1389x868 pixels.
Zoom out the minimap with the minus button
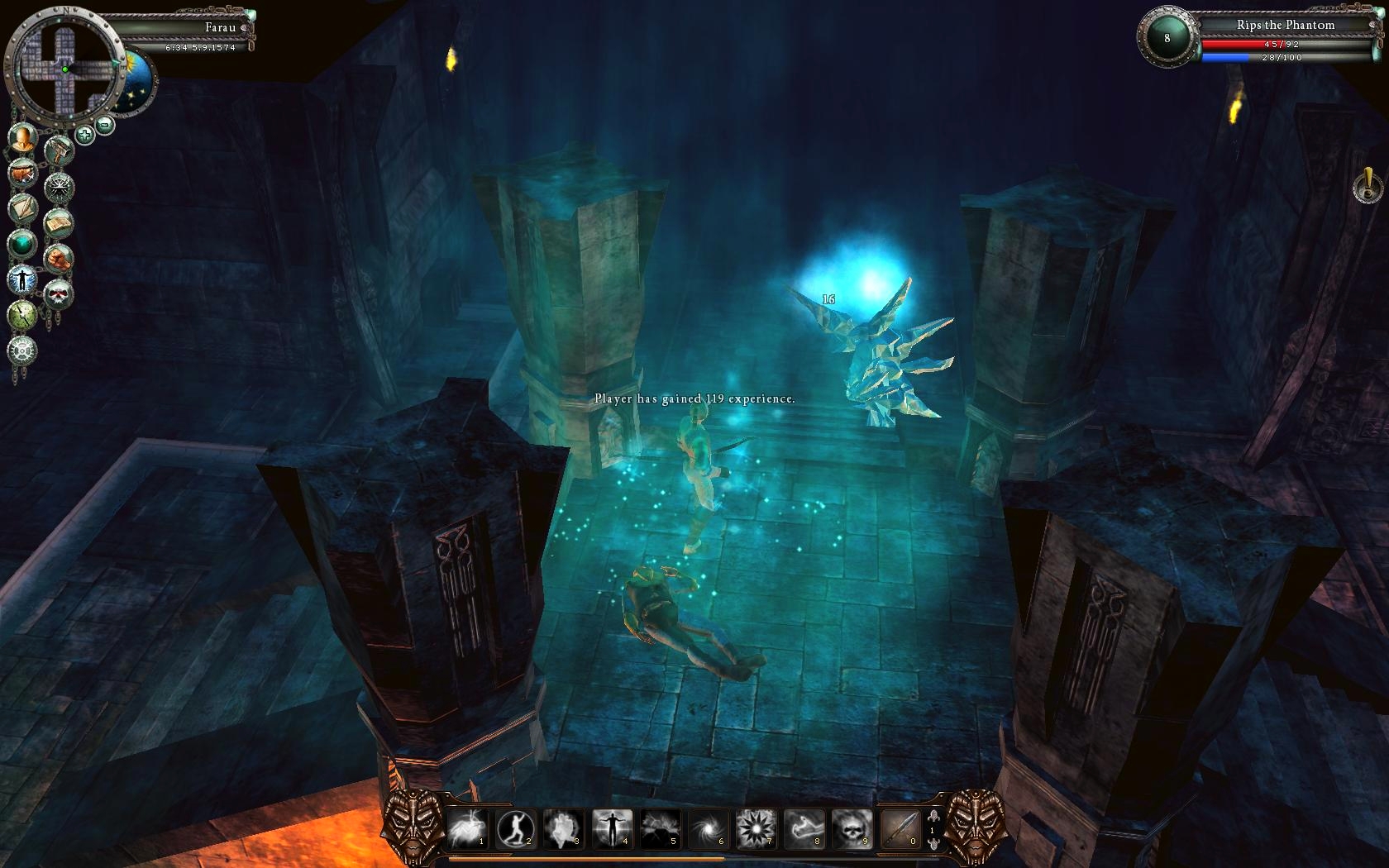(105, 125)
